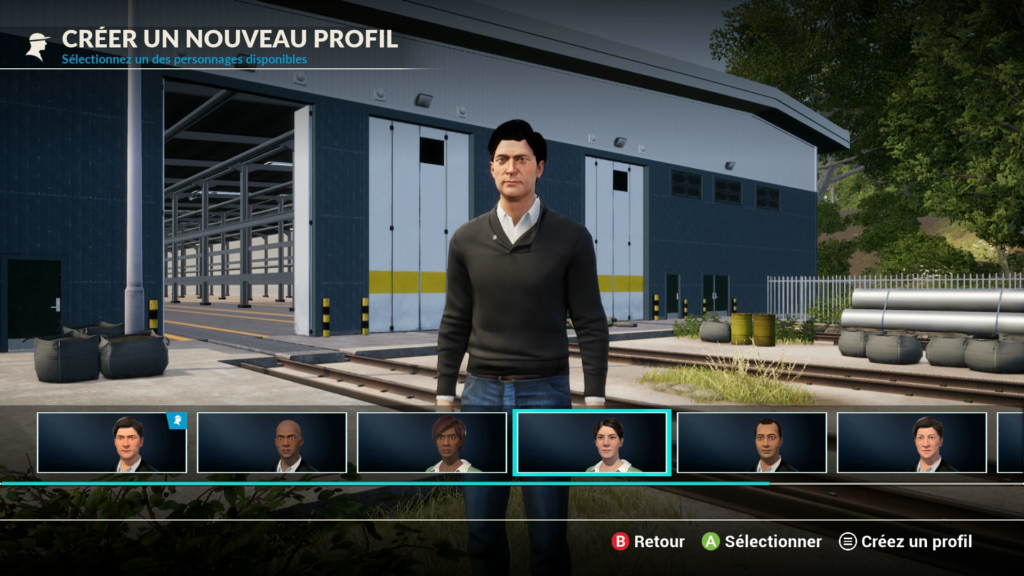Choose the man portrait right of highlighted tile

(x=752, y=442)
